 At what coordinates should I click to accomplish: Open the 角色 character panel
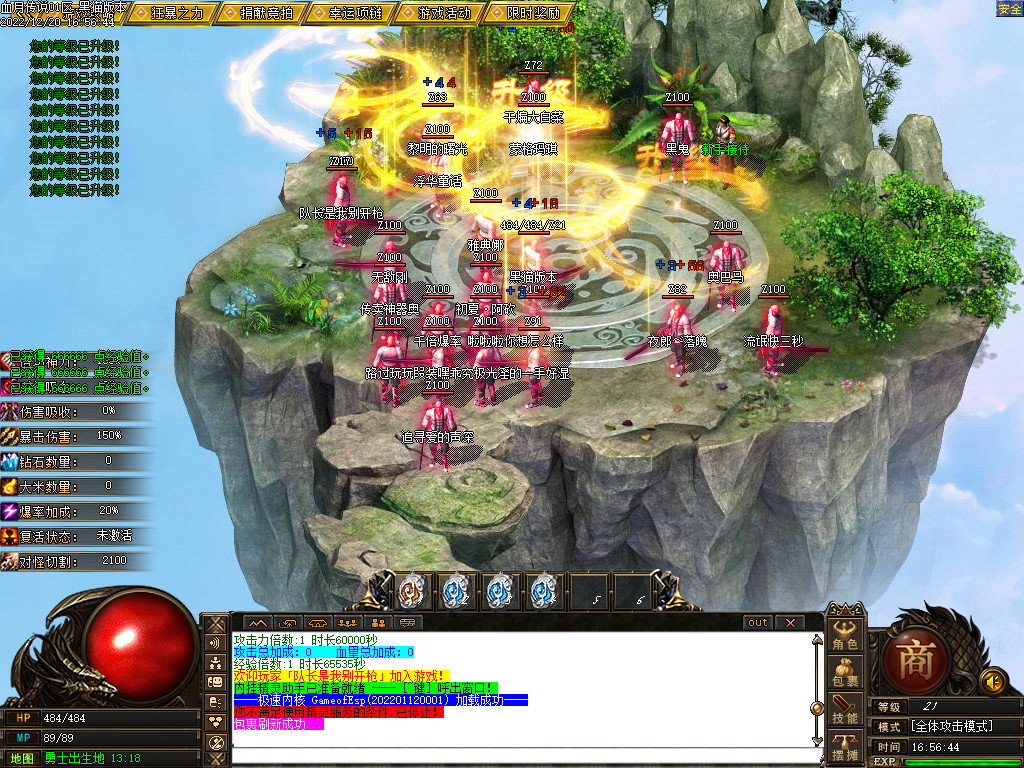[845, 637]
